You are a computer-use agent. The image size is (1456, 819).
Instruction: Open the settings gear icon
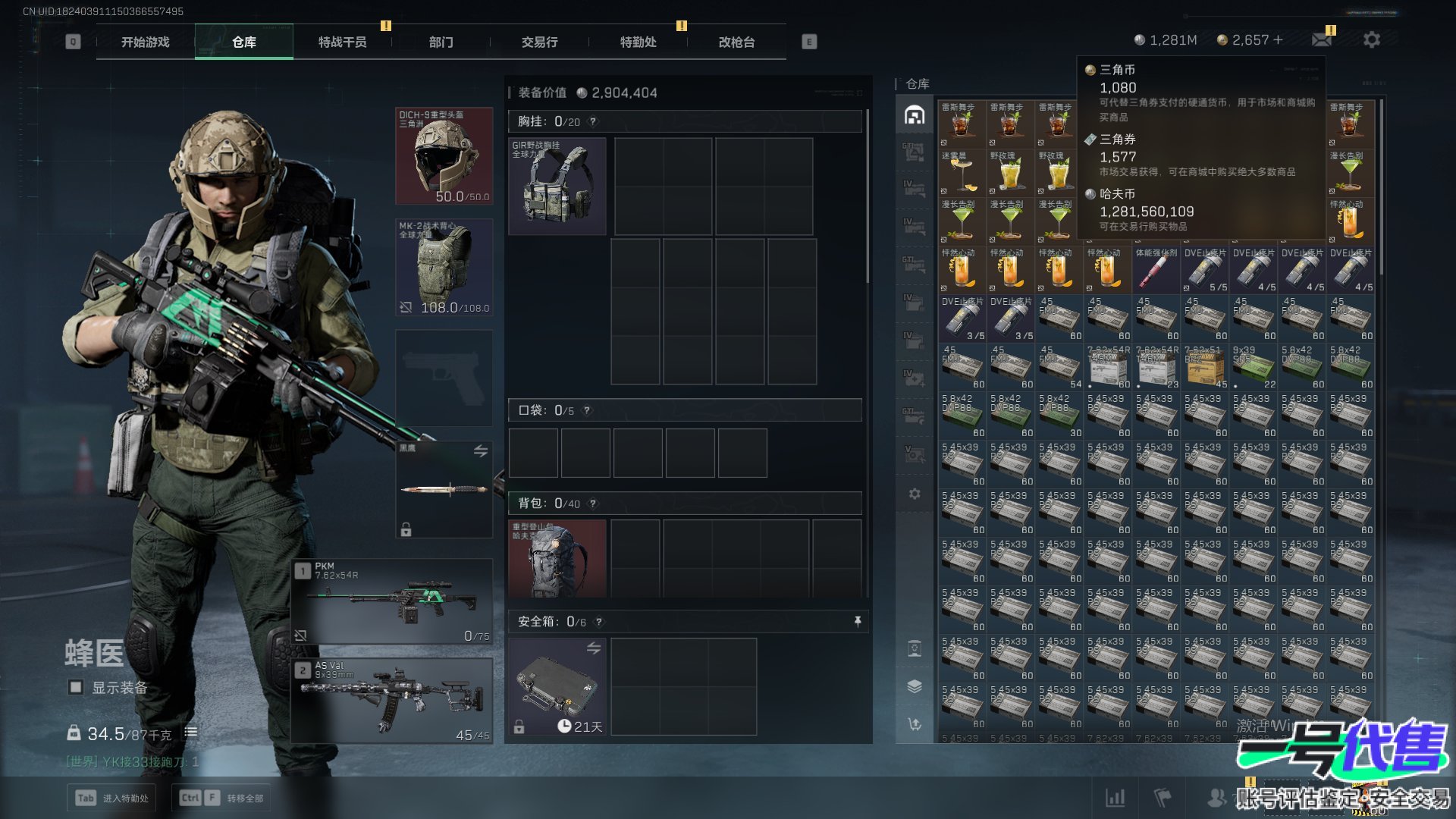(x=1371, y=39)
